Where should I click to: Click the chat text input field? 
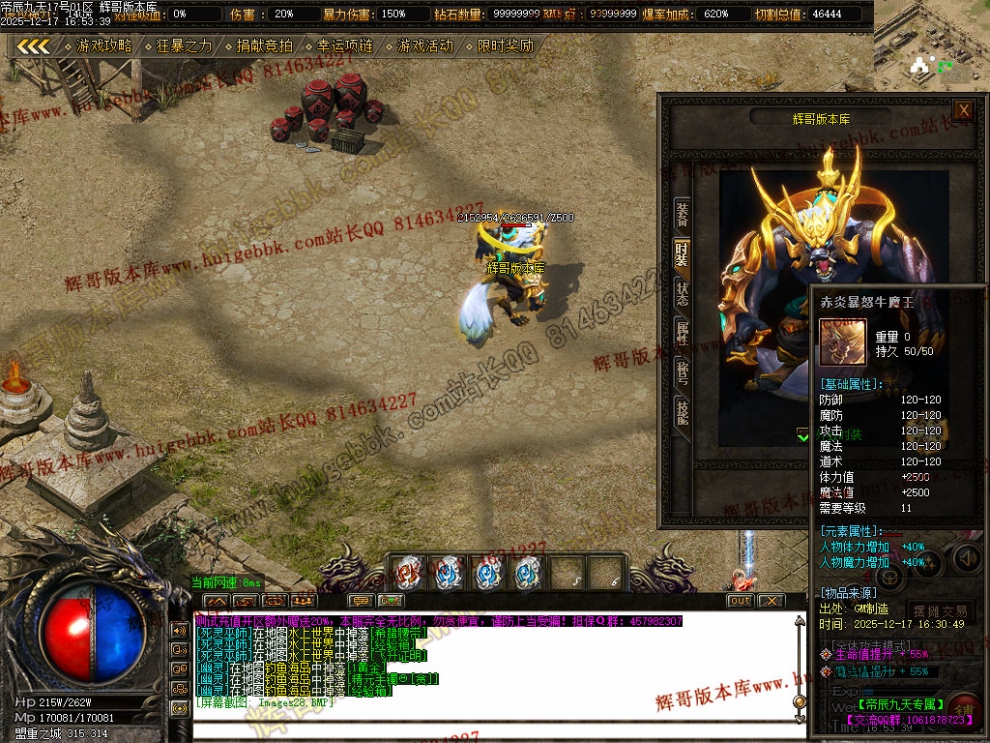pos(490,730)
